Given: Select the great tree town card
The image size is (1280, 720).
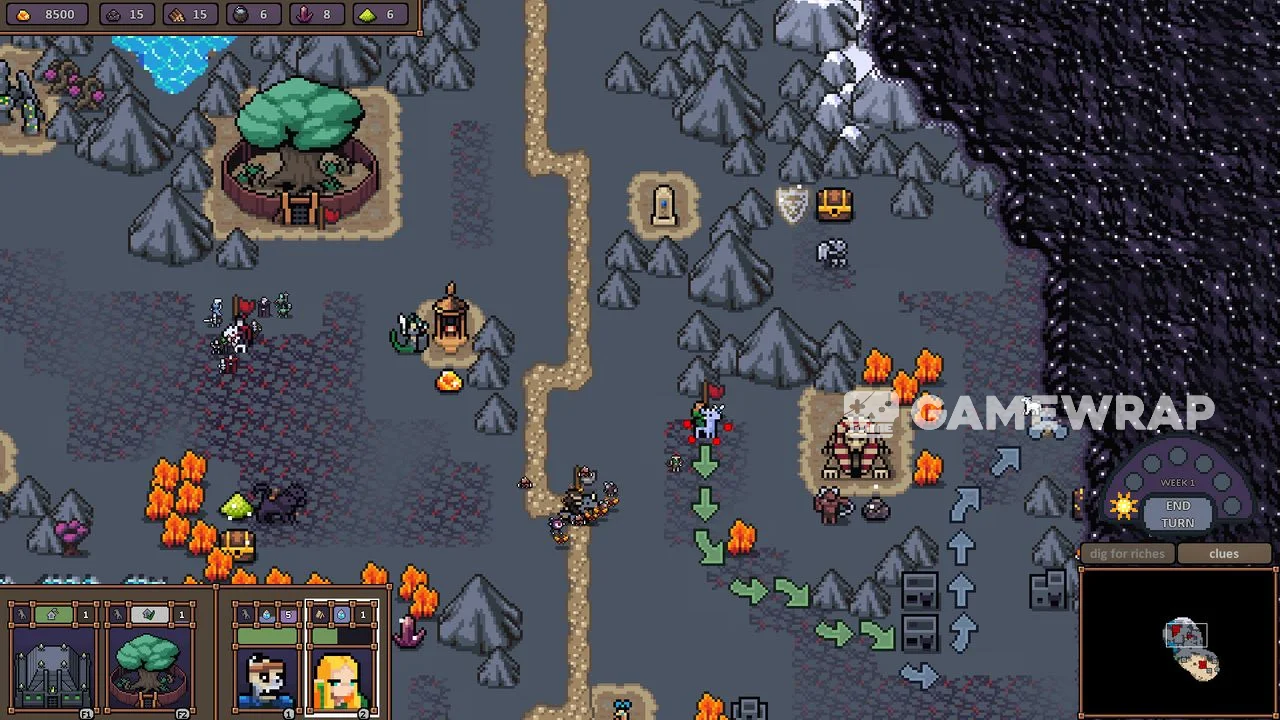Looking at the screenshot, I should 149,670.
